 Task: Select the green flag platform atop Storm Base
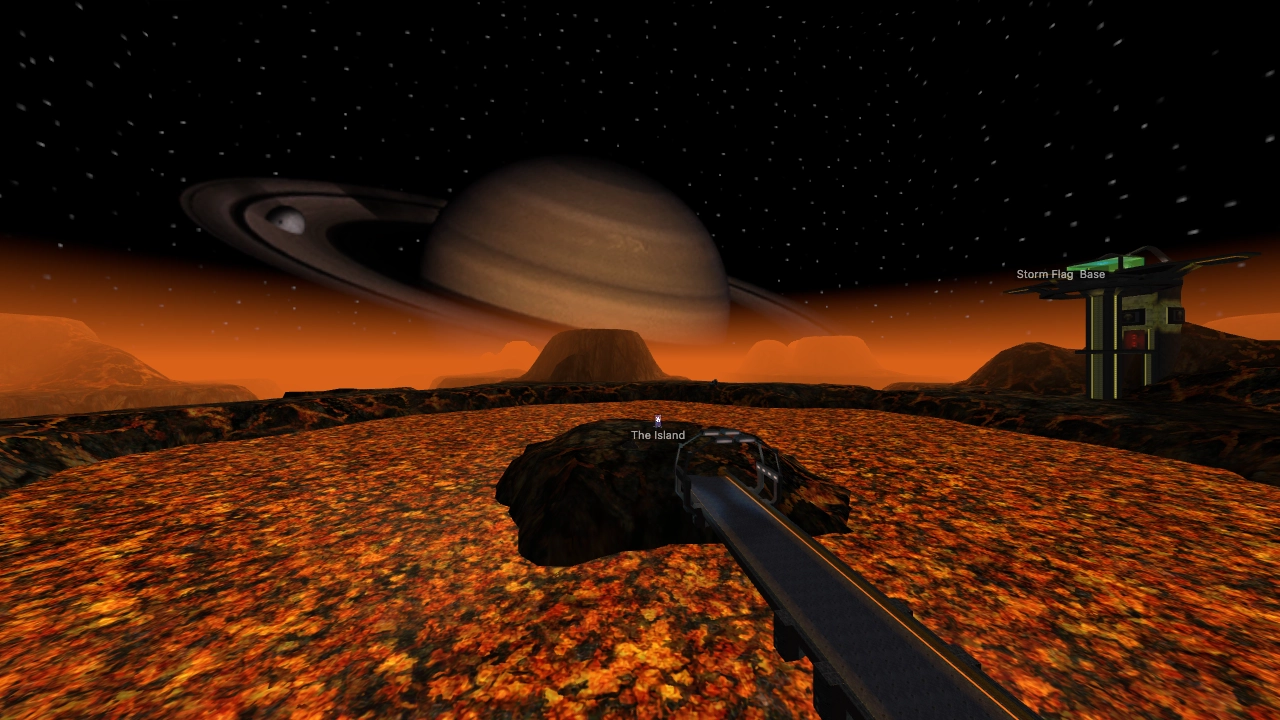tap(1106, 263)
